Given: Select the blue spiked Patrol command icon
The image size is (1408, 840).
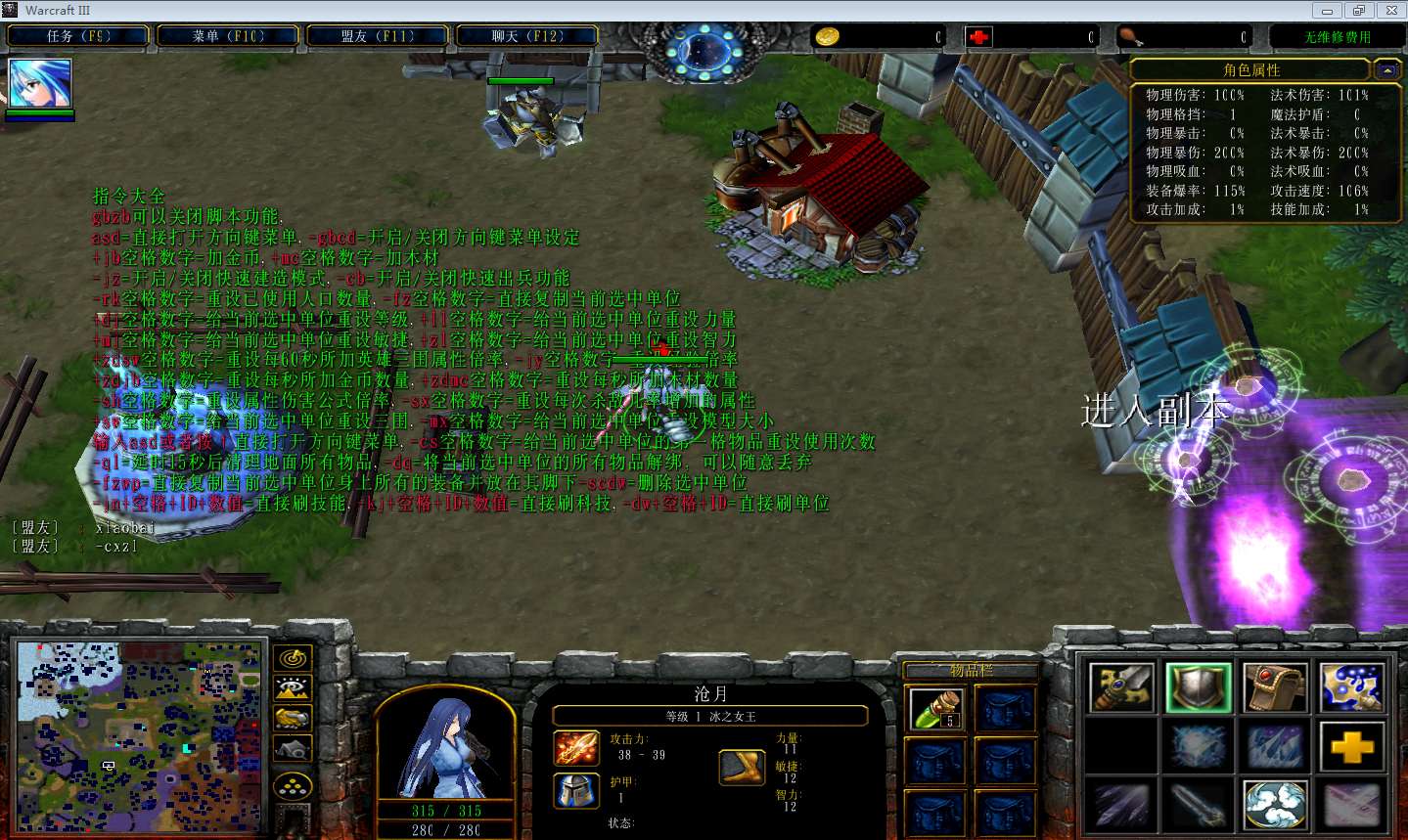Looking at the screenshot, I should pyautogui.click(x=1351, y=687).
